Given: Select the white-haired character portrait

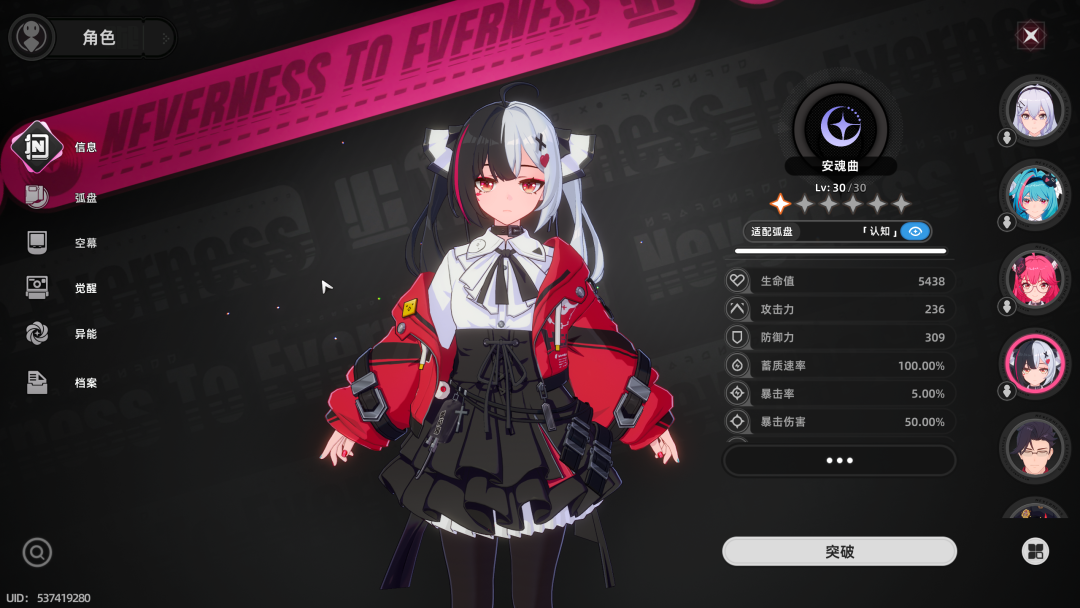Looking at the screenshot, I should tap(1034, 111).
